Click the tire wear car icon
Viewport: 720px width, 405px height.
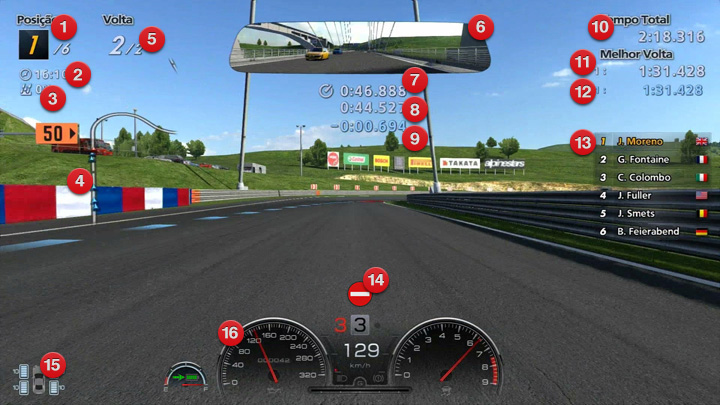click(x=37, y=381)
